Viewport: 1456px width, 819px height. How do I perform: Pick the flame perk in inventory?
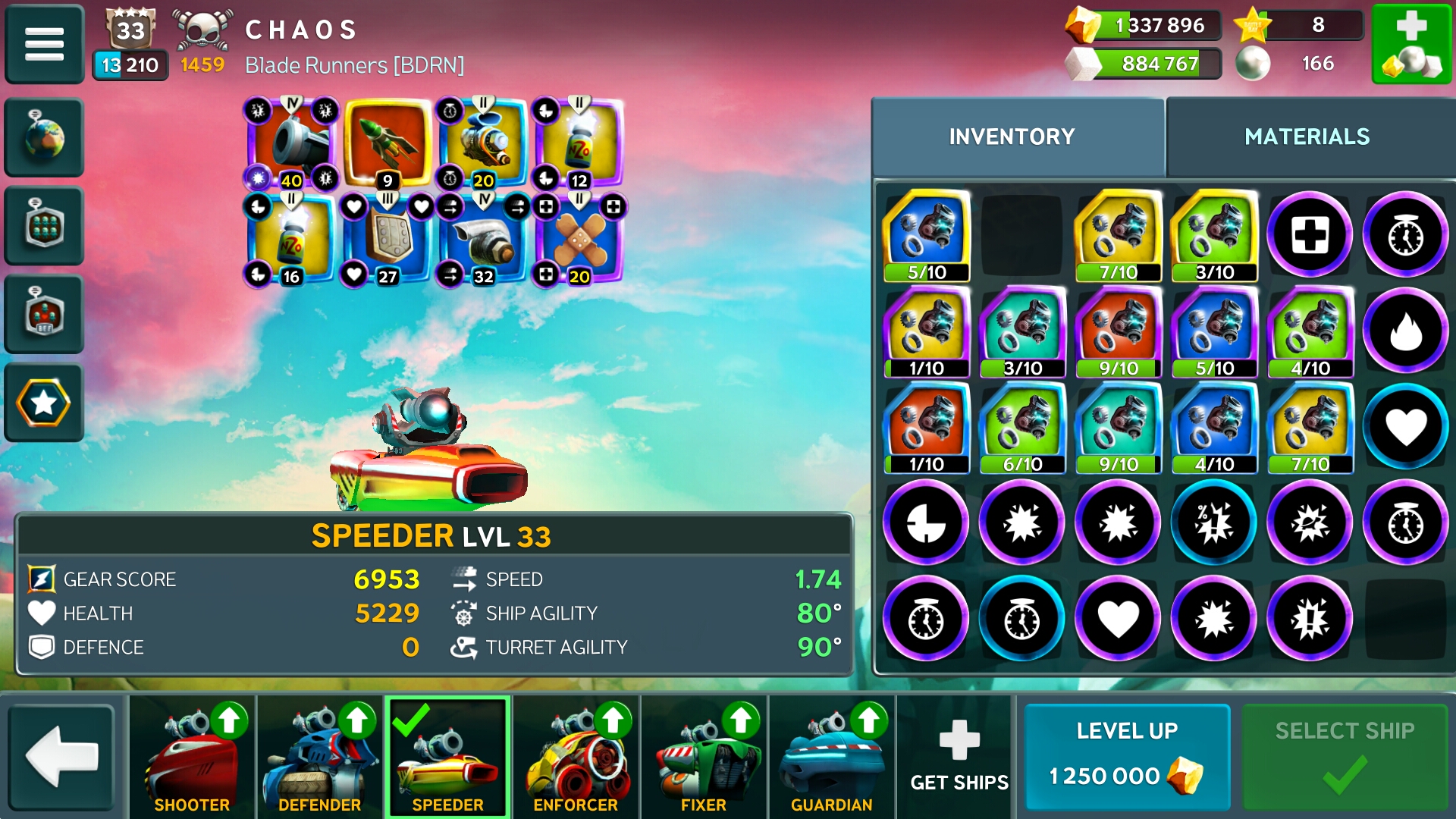(1405, 331)
